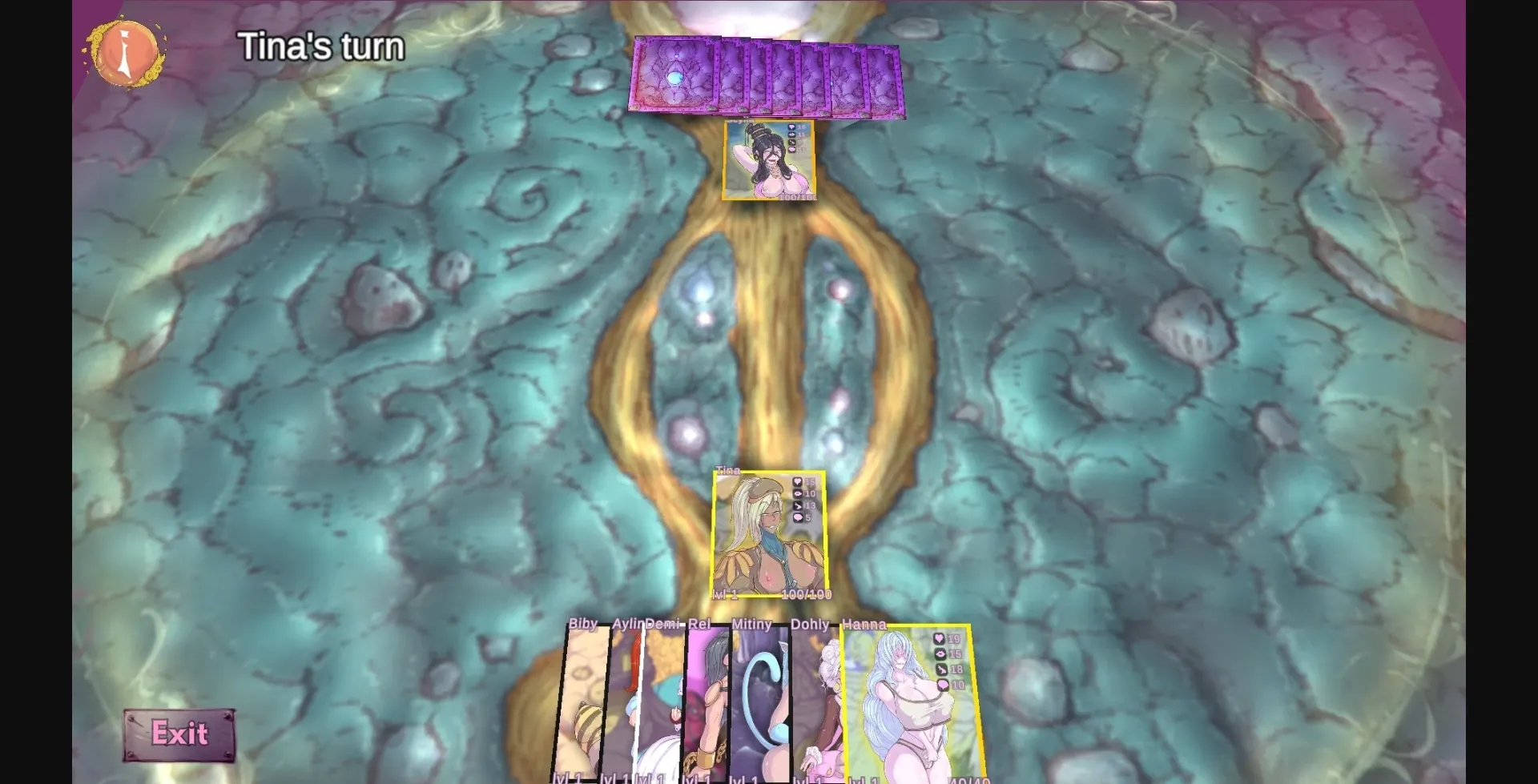Viewport: 1538px width, 784px height.
Task: Click the kiss stat icon on Hanna's card
Action: (940, 654)
